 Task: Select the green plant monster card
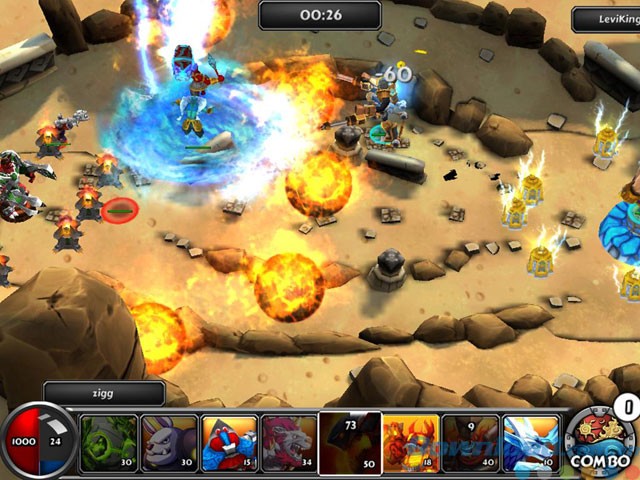(109, 443)
